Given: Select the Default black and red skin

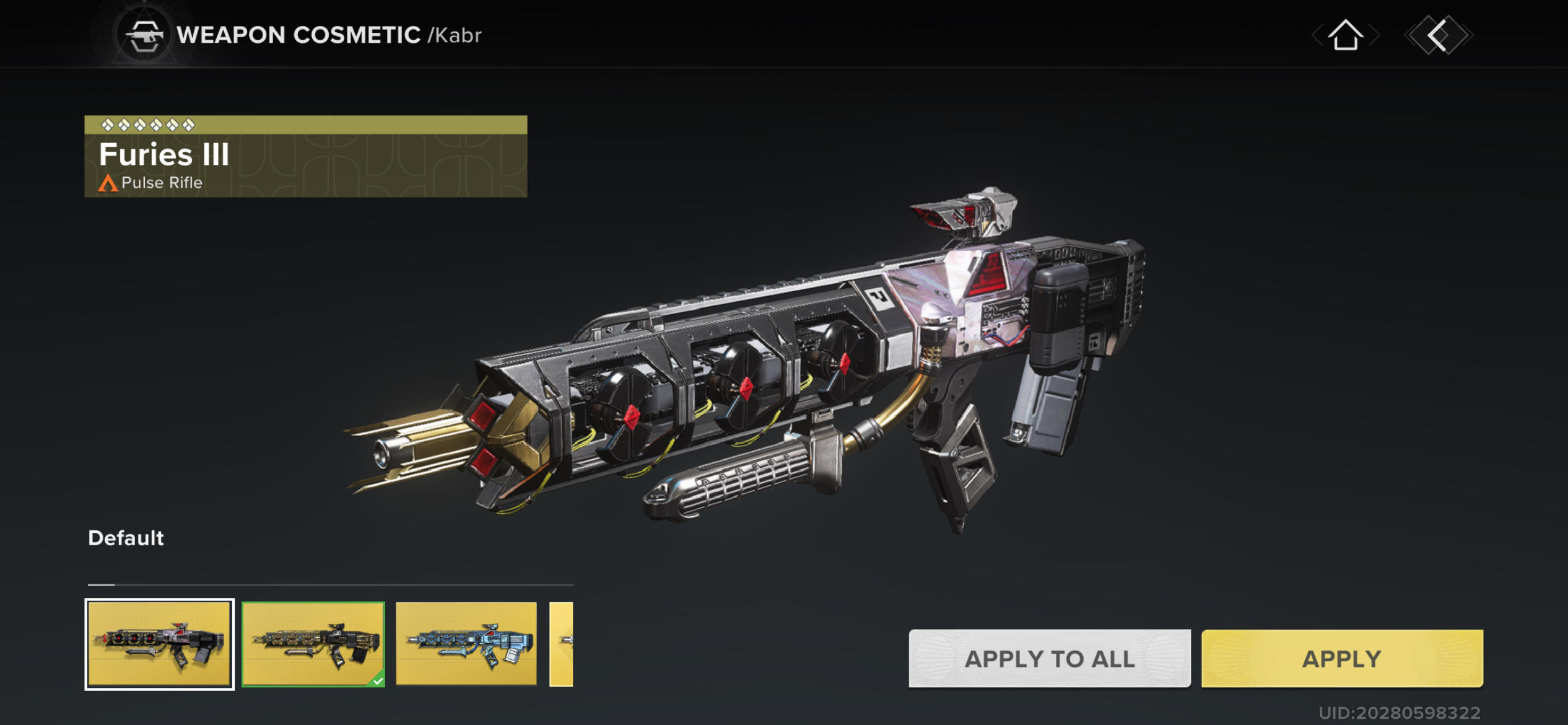Looking at the screenshot, I should 159,644.
